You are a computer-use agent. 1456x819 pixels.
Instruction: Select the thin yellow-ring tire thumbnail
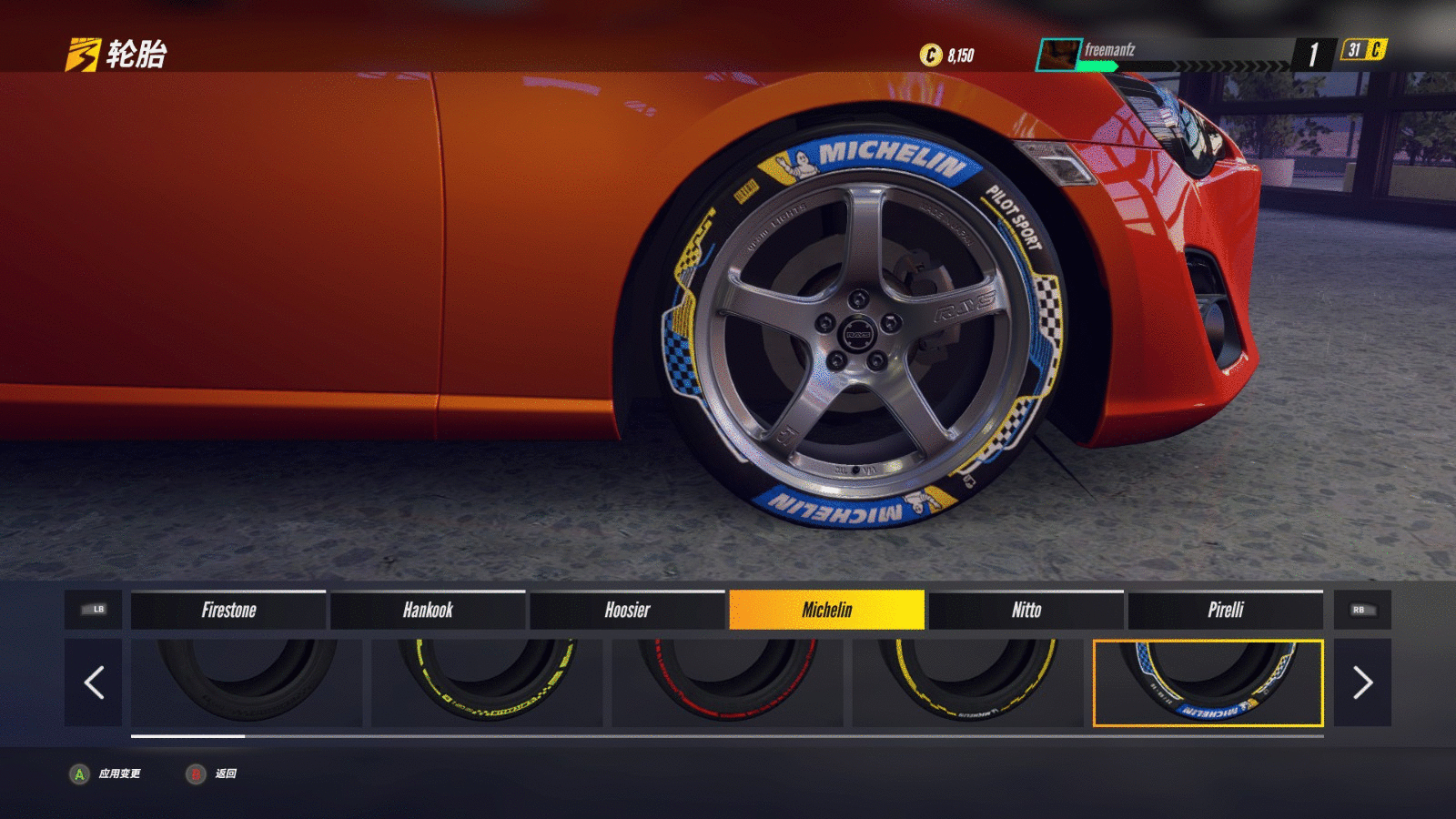click(967, 682)
